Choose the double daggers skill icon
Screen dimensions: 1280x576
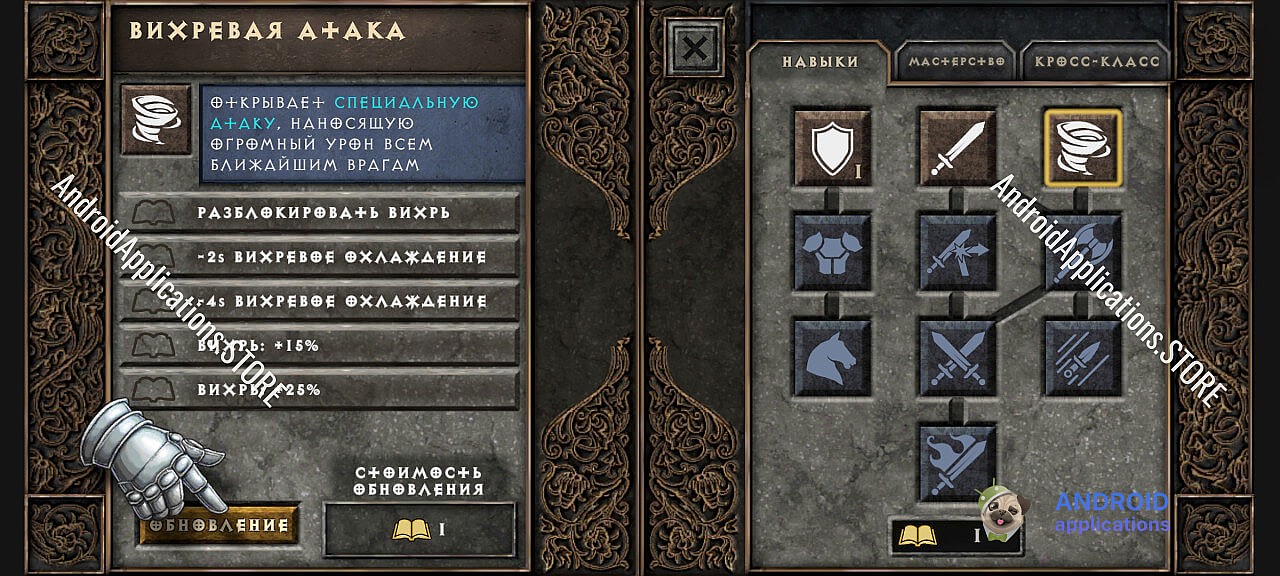(1083, 357)
